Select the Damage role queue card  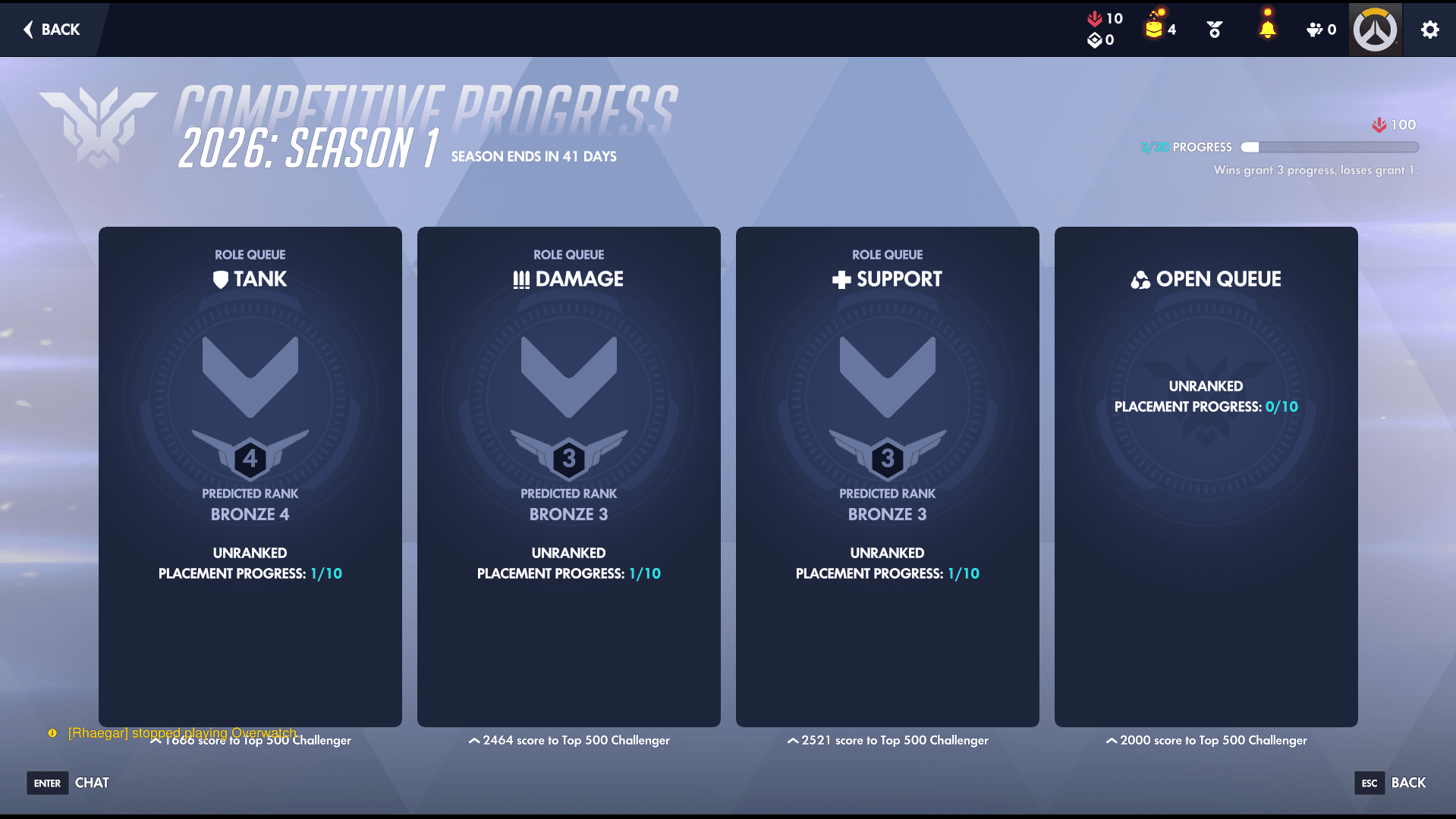coord(569,476)
